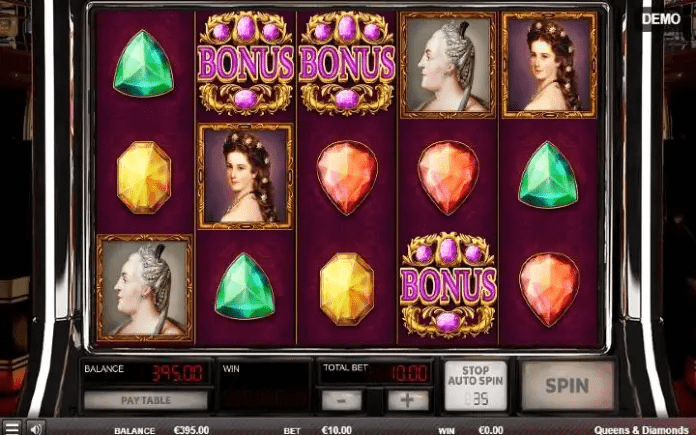
Task: Increase total bet with plus button
Action: coord(407,400)
